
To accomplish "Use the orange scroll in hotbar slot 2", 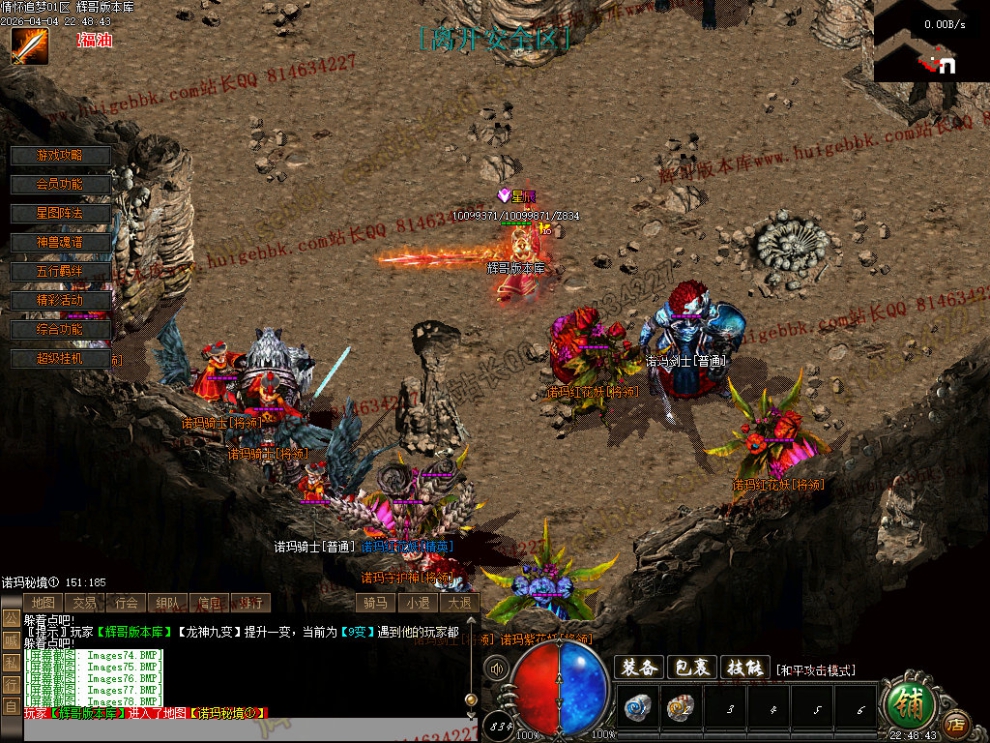I will coord(681,708).
